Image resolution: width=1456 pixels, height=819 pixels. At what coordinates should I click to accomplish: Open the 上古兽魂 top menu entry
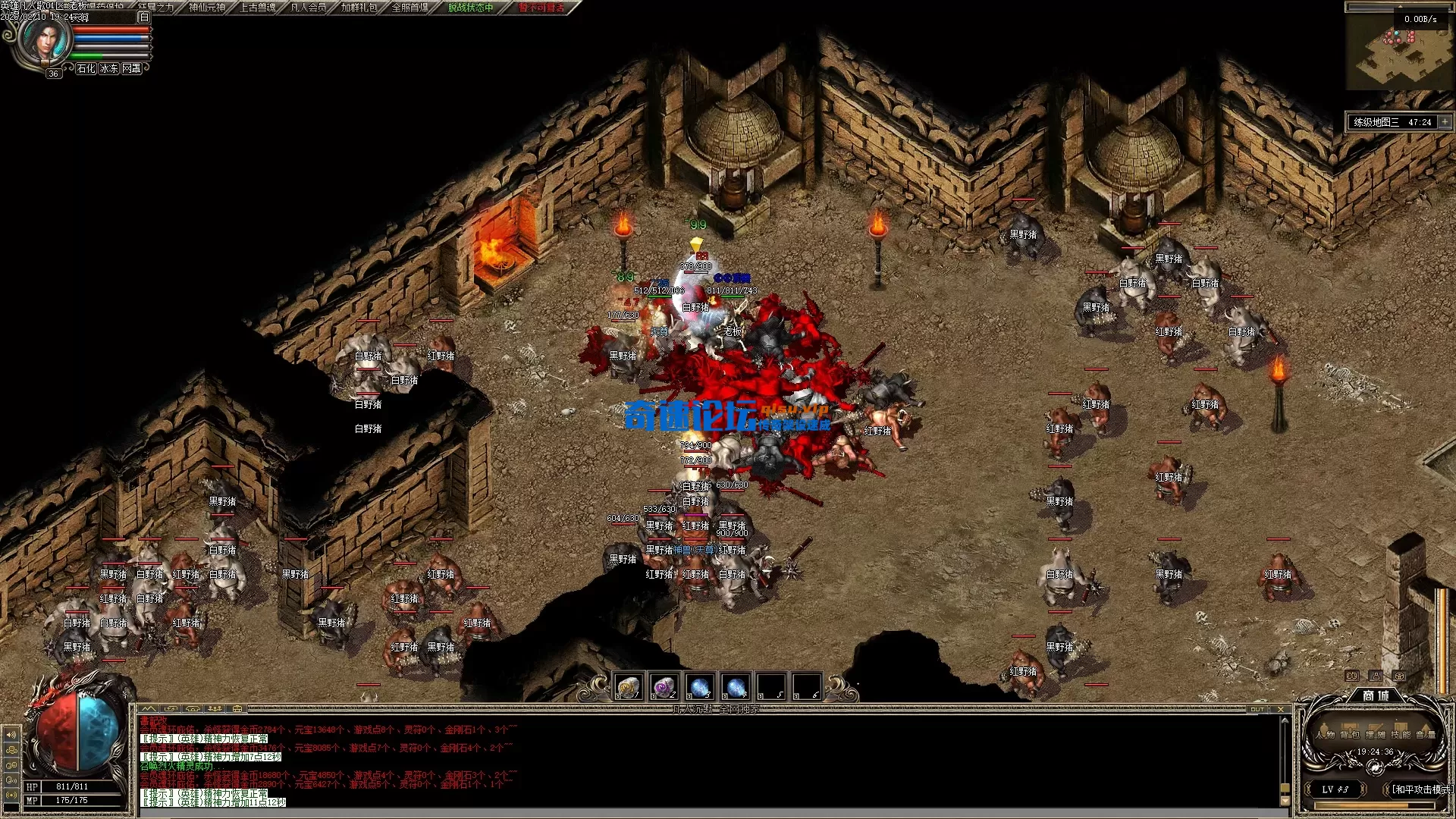pyautogui.click(x=258, y=8)
